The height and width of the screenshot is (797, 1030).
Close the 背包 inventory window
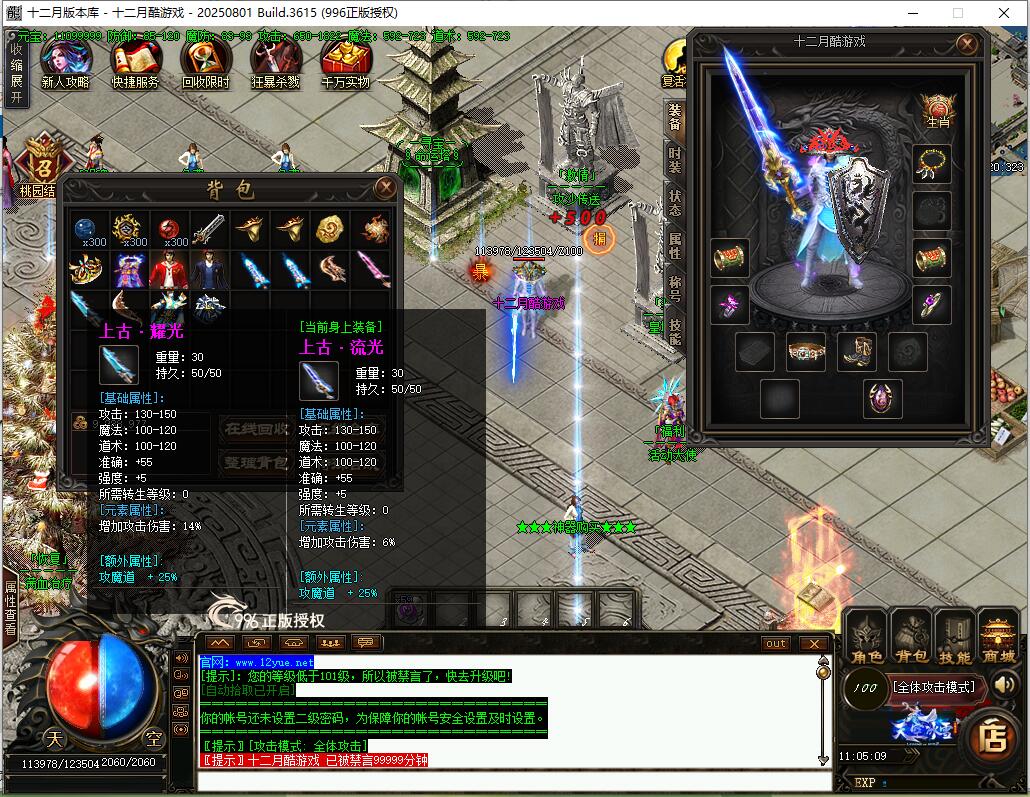pos(385,187)
